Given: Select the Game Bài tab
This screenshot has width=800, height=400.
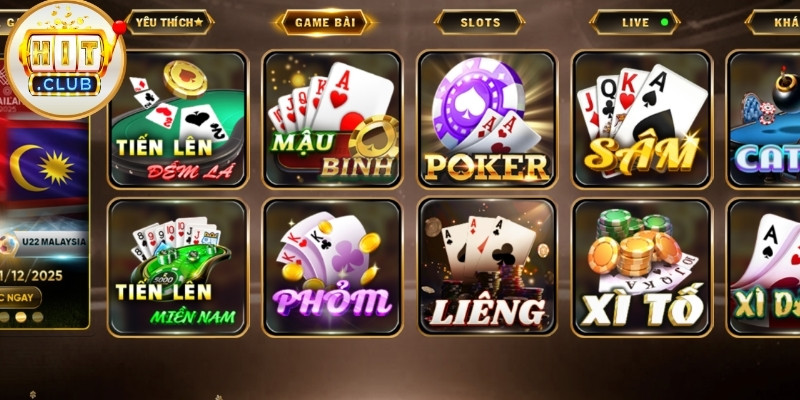Looking at the screenshot, I should (324, 21).
